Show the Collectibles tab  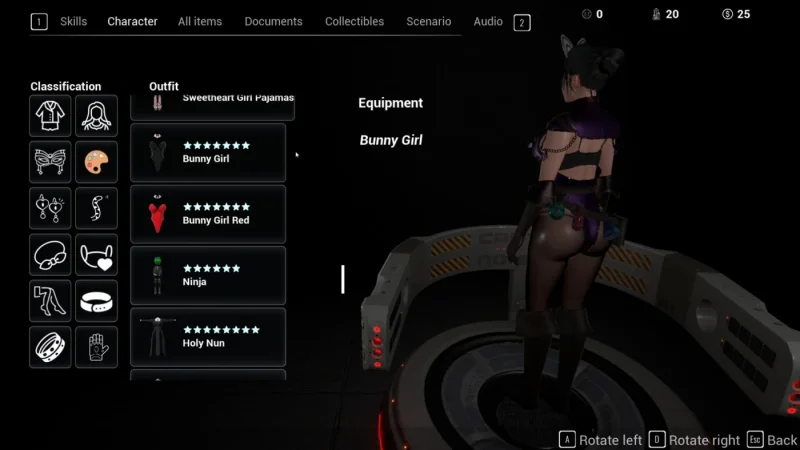(x=355, y=21)
